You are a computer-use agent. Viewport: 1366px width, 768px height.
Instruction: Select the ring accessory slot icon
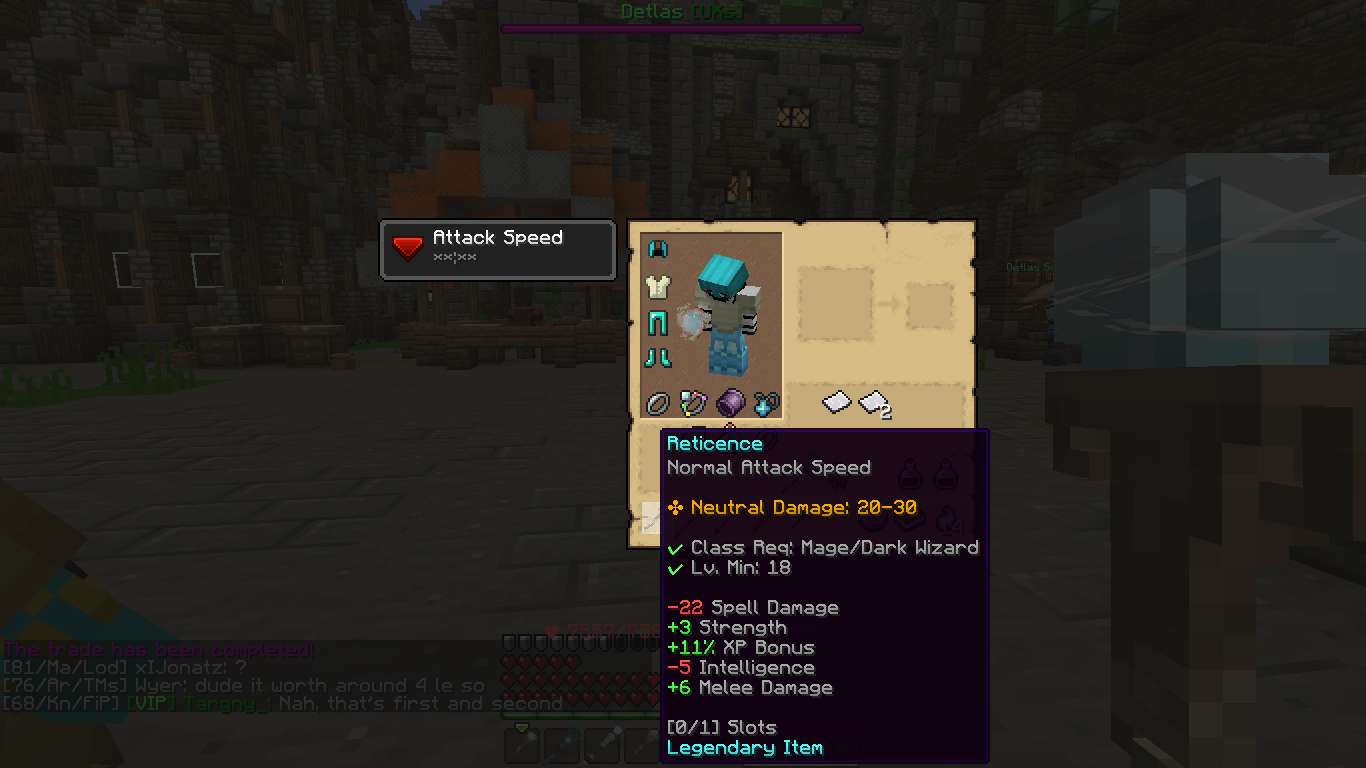658,402
